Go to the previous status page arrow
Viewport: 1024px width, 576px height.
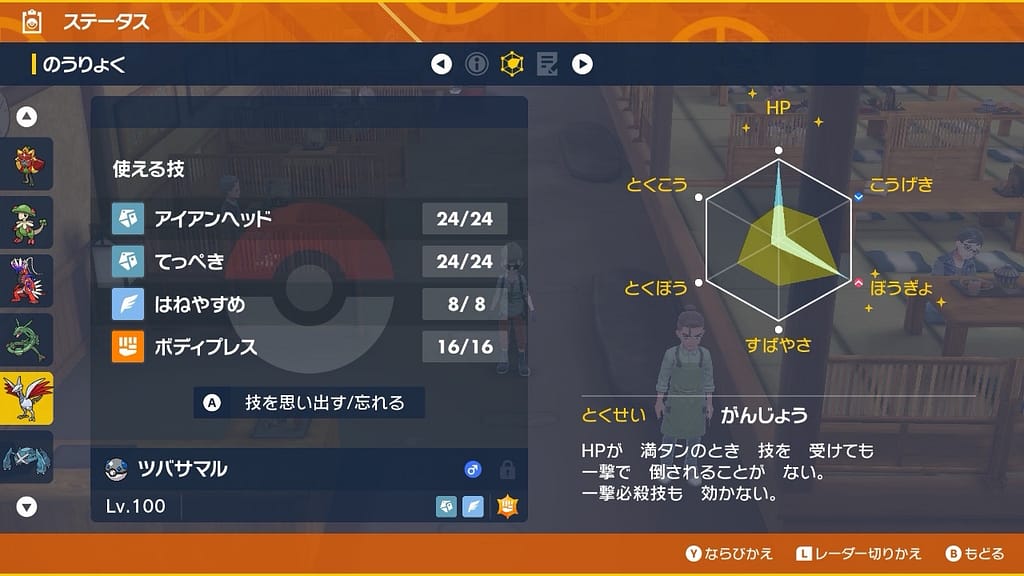pyautogui.click(x=441, y=65)
